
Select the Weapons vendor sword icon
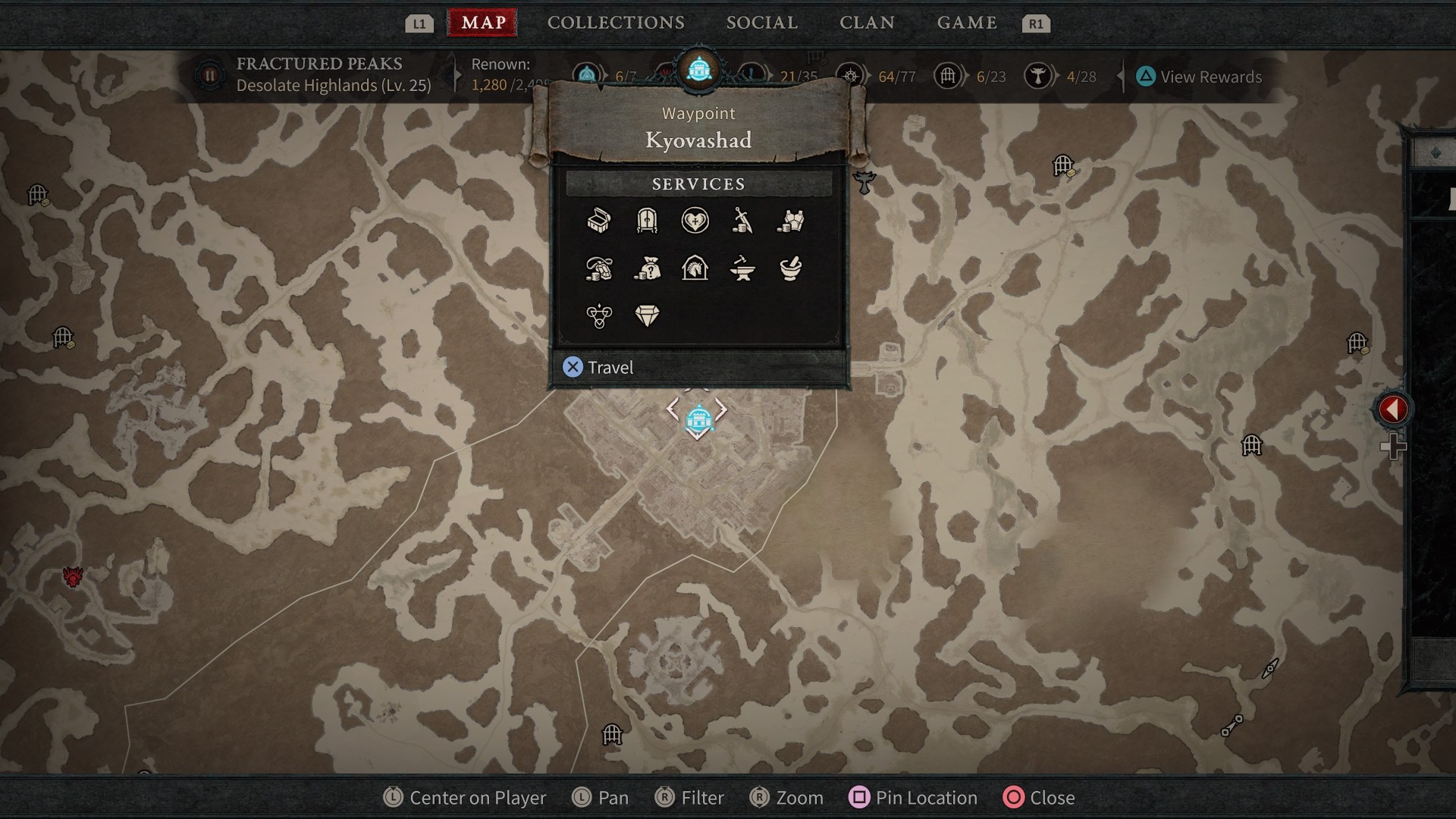pyautogui.click(x=745, y=221)
